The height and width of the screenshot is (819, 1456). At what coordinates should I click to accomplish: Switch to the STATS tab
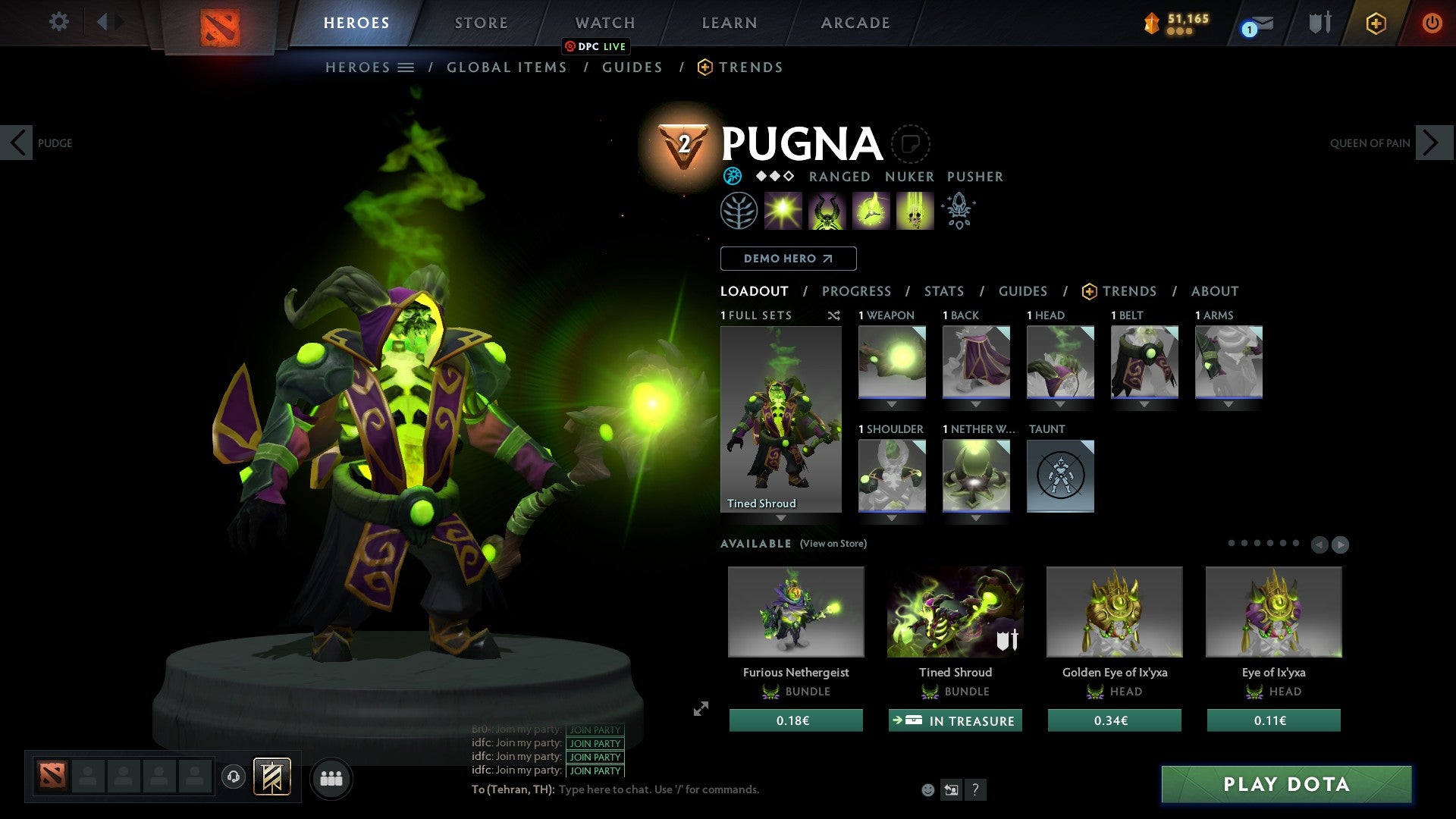[943, 290]
